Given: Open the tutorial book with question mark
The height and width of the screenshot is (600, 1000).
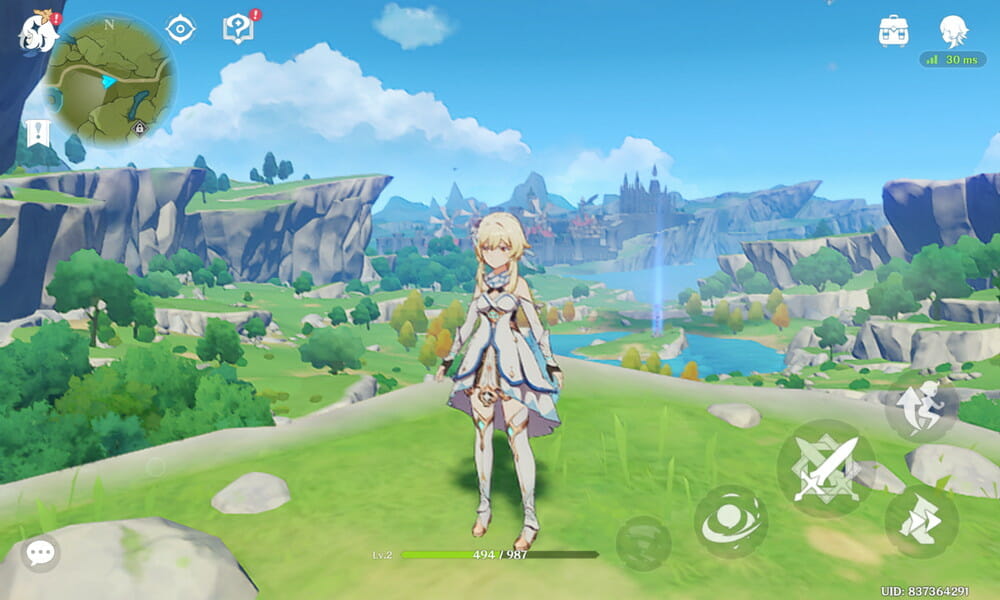Looking at the screenshot, I should point(238,29).
